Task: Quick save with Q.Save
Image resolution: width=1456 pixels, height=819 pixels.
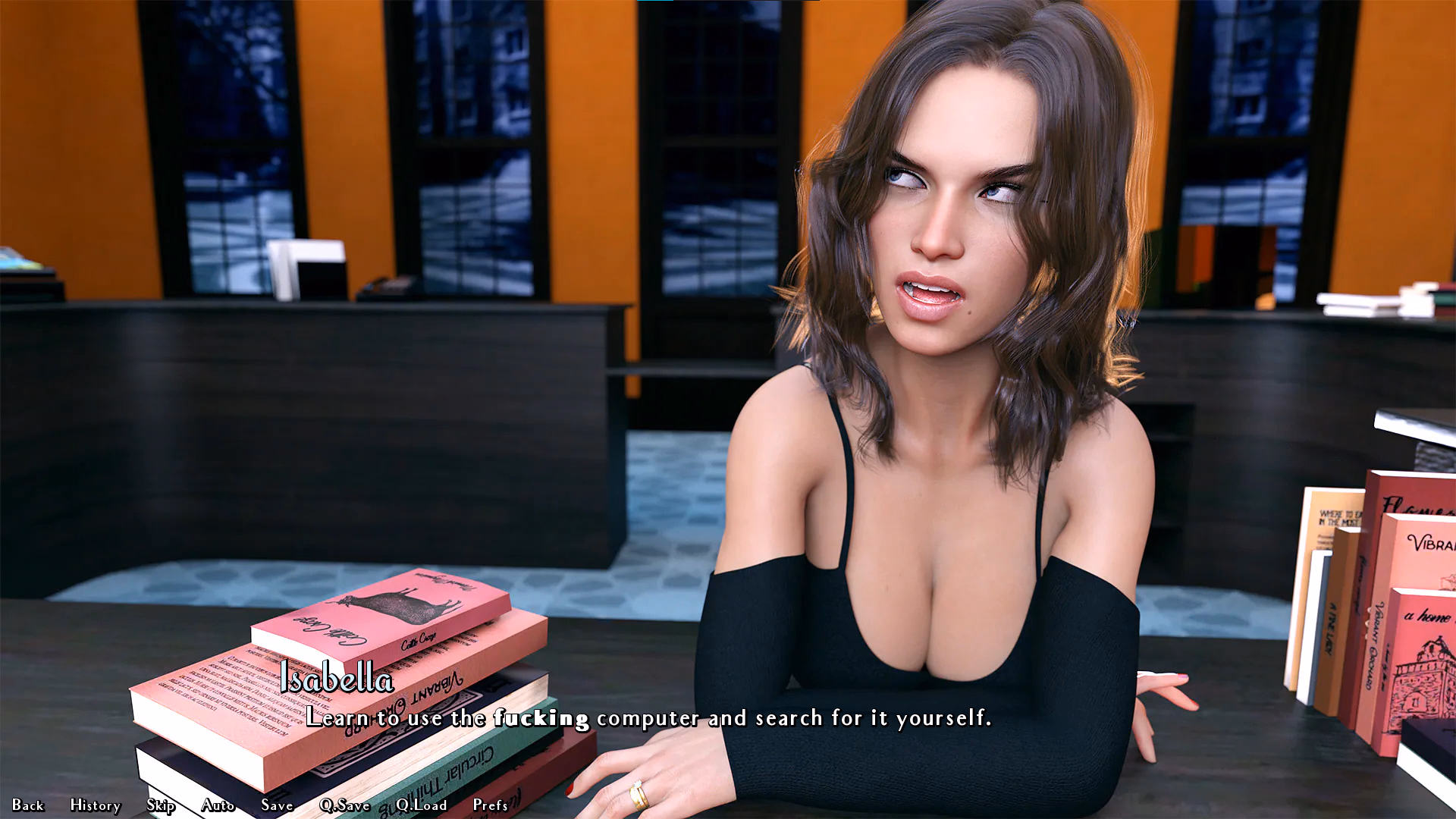Action: point(344,805)
